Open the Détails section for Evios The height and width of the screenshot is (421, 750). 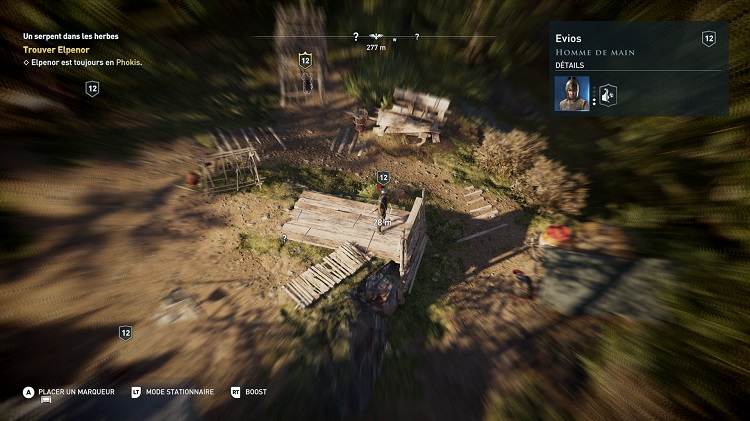pyautogui.click(x=569, y=64)
